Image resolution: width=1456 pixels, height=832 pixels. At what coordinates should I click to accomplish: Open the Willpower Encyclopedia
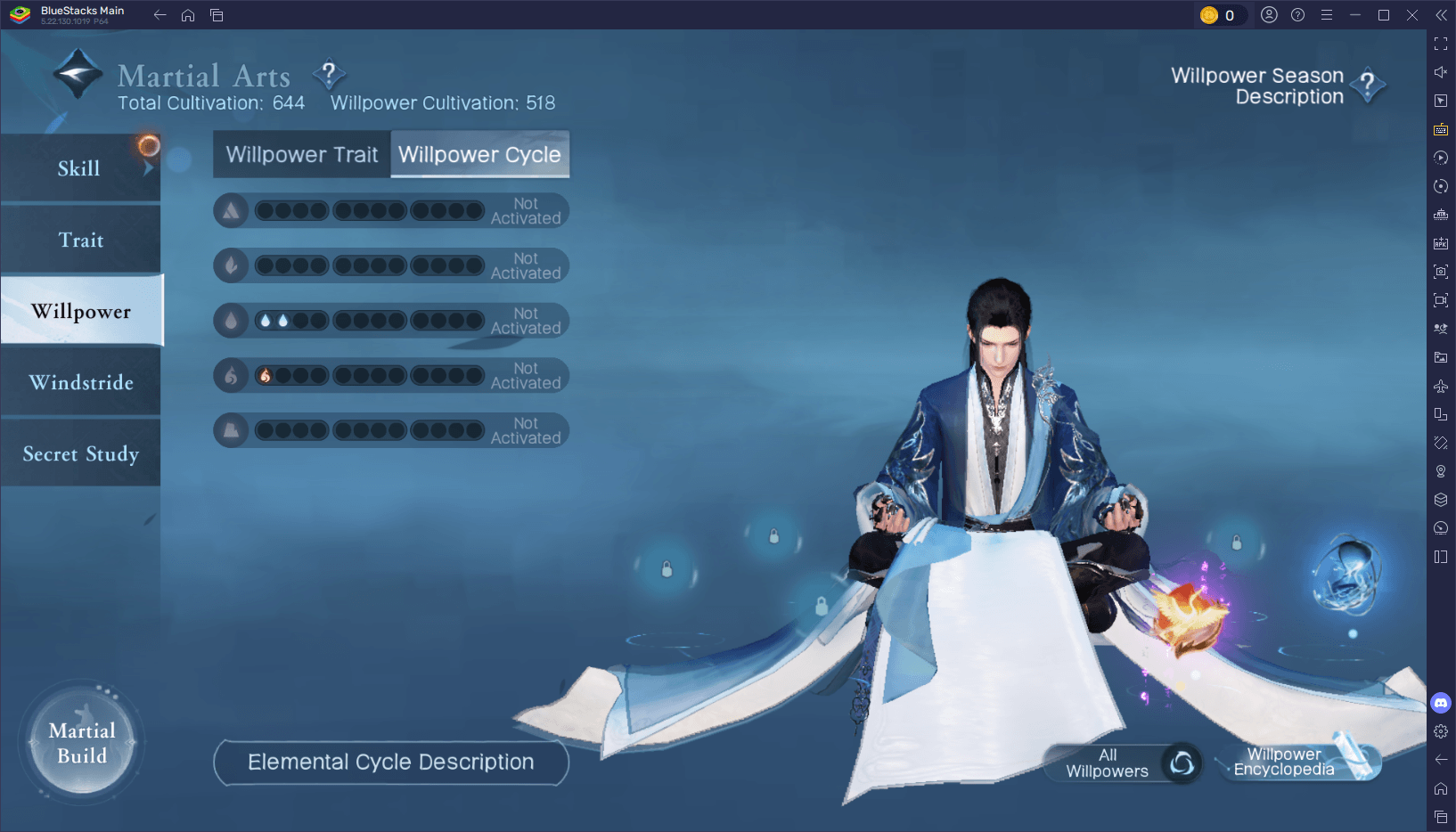pyautogui.click(x=1283, y=762)
